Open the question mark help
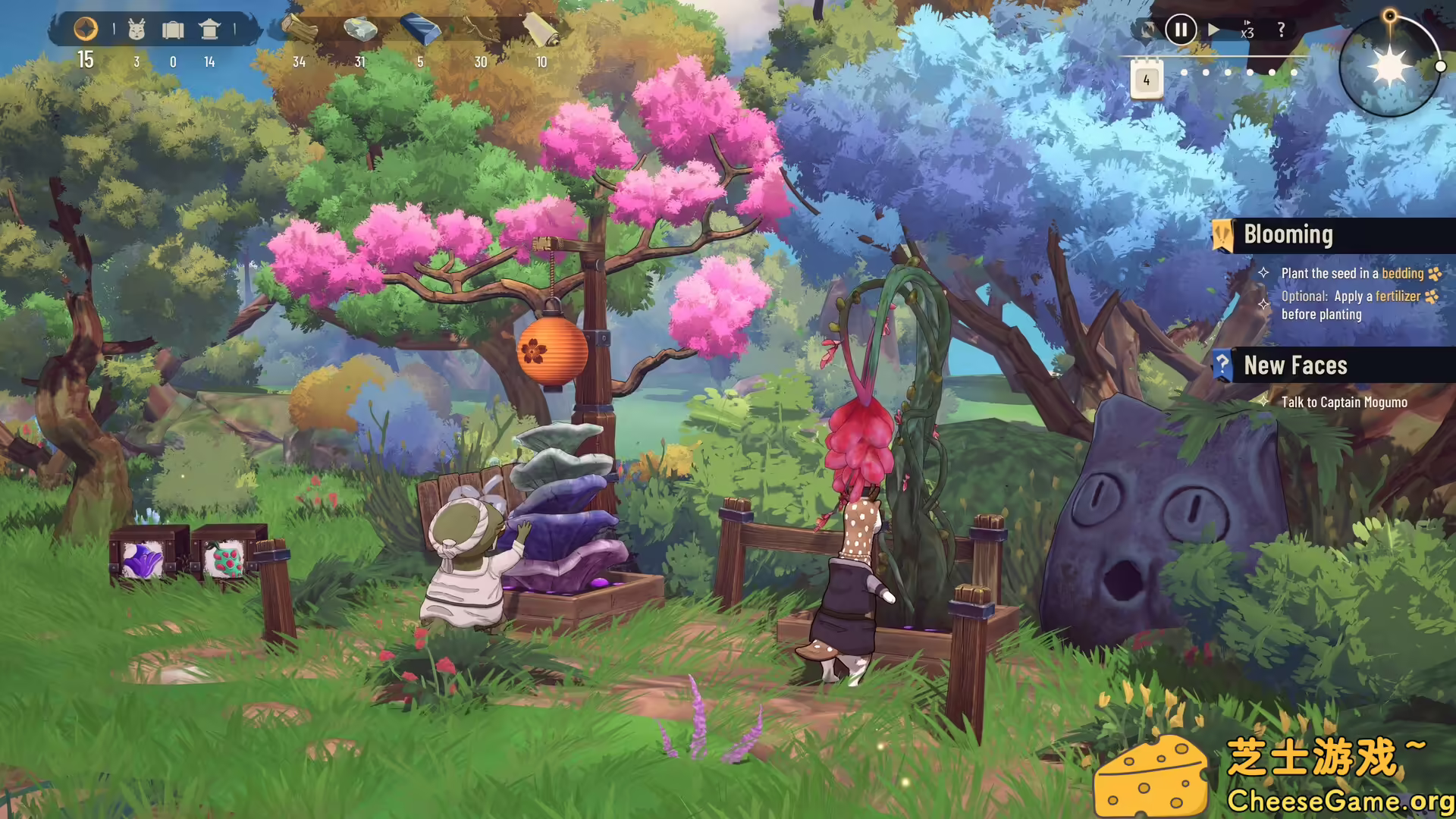Image resolution: width=1456 pixels, height=819 pixels. pos(1282,30)
